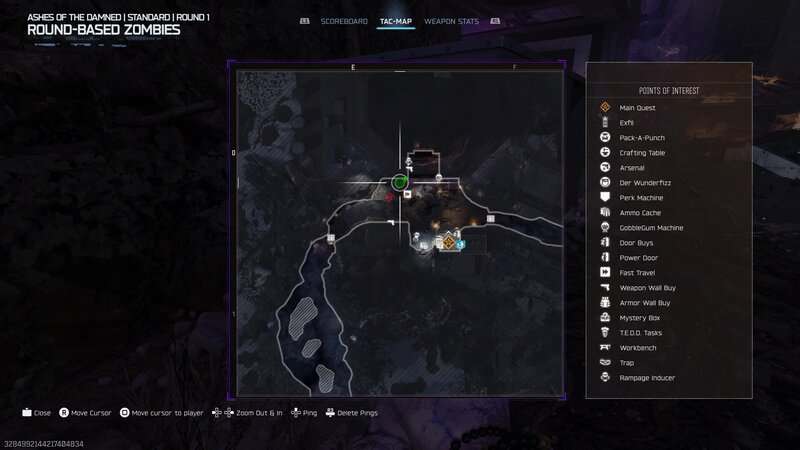Pick Pack-A-Punch in the legend list
800x450 pixels.
[x=642, y=138]
